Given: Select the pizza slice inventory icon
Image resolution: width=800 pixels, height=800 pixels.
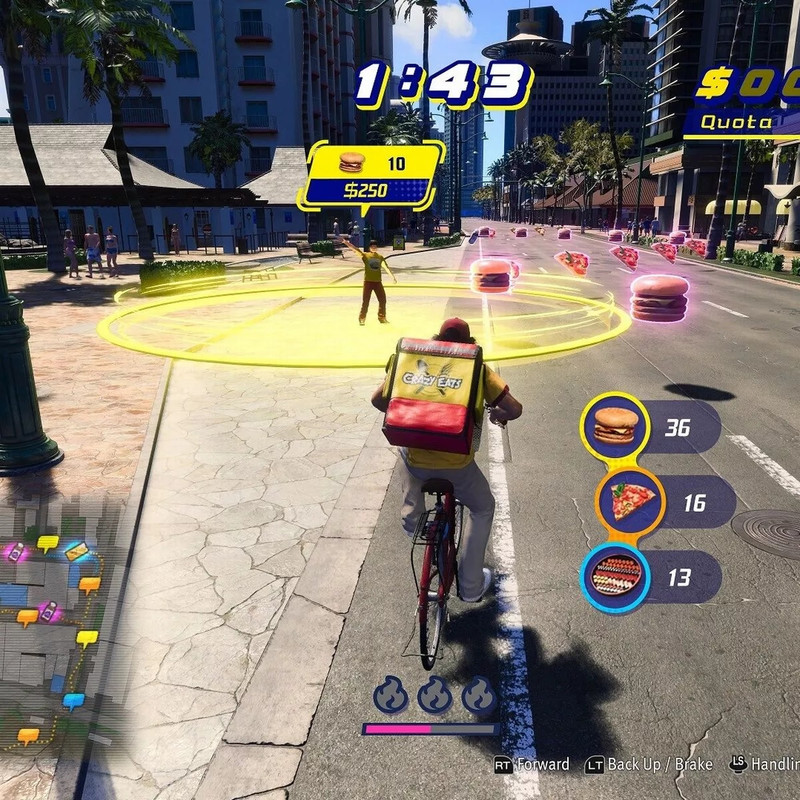Looking at the screenshot, I should pos(631,501).
